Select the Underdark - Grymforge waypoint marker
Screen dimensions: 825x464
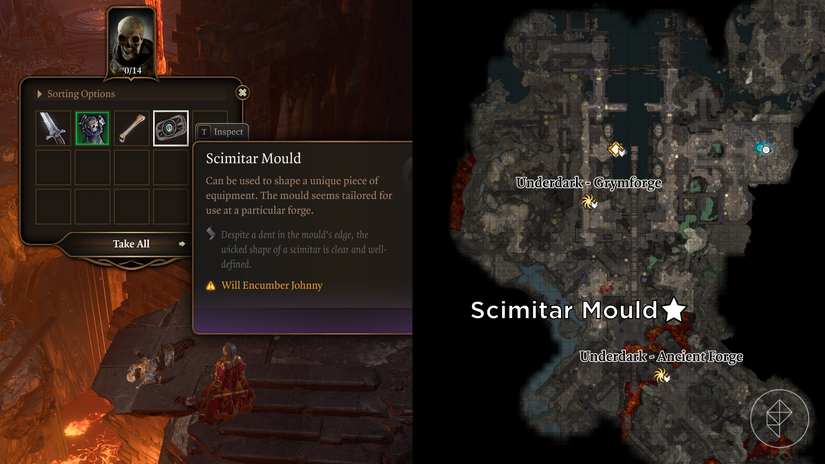(x=589, y=202)
